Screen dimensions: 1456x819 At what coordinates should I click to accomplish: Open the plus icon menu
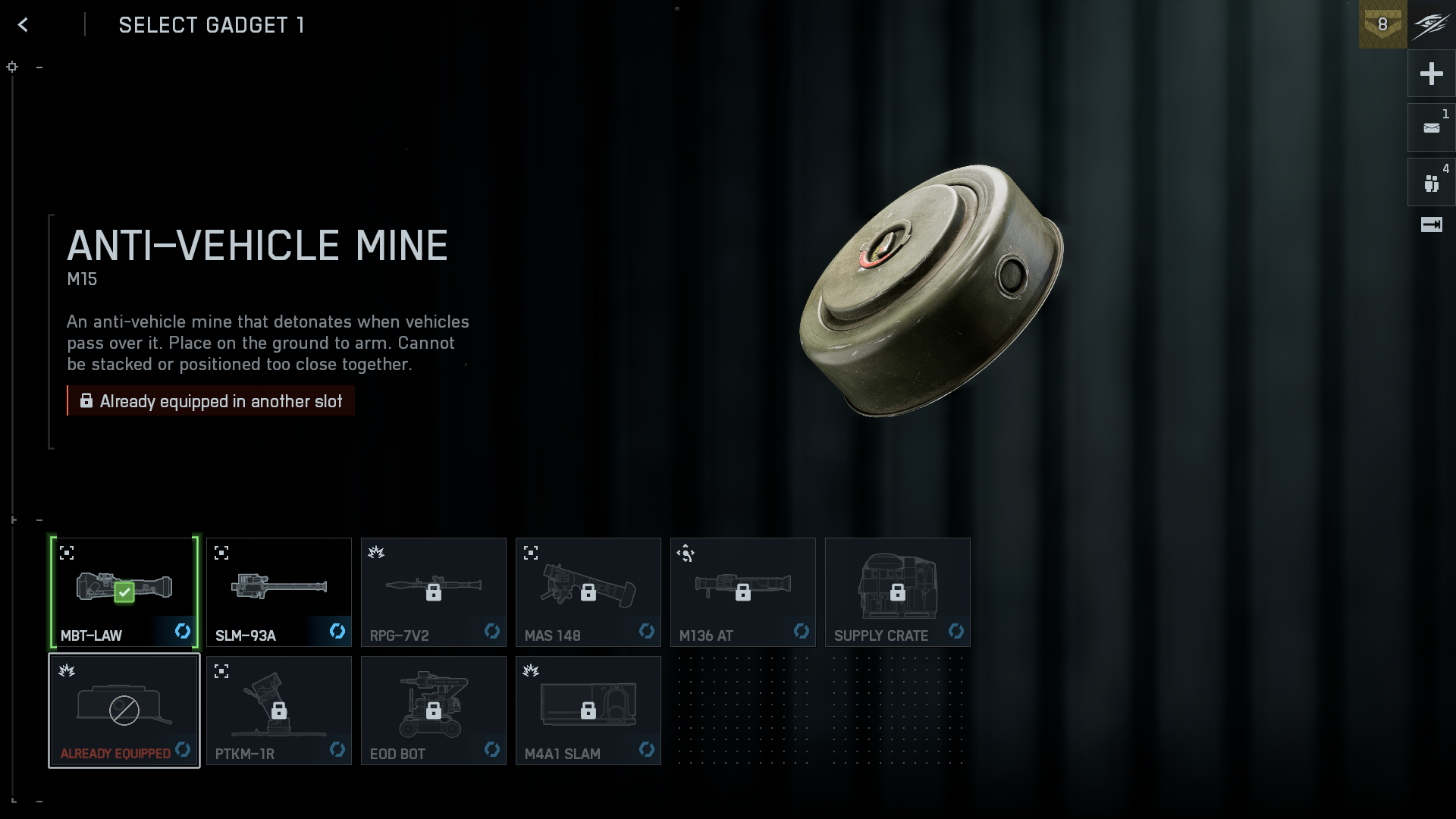[x=1431, y=74]
